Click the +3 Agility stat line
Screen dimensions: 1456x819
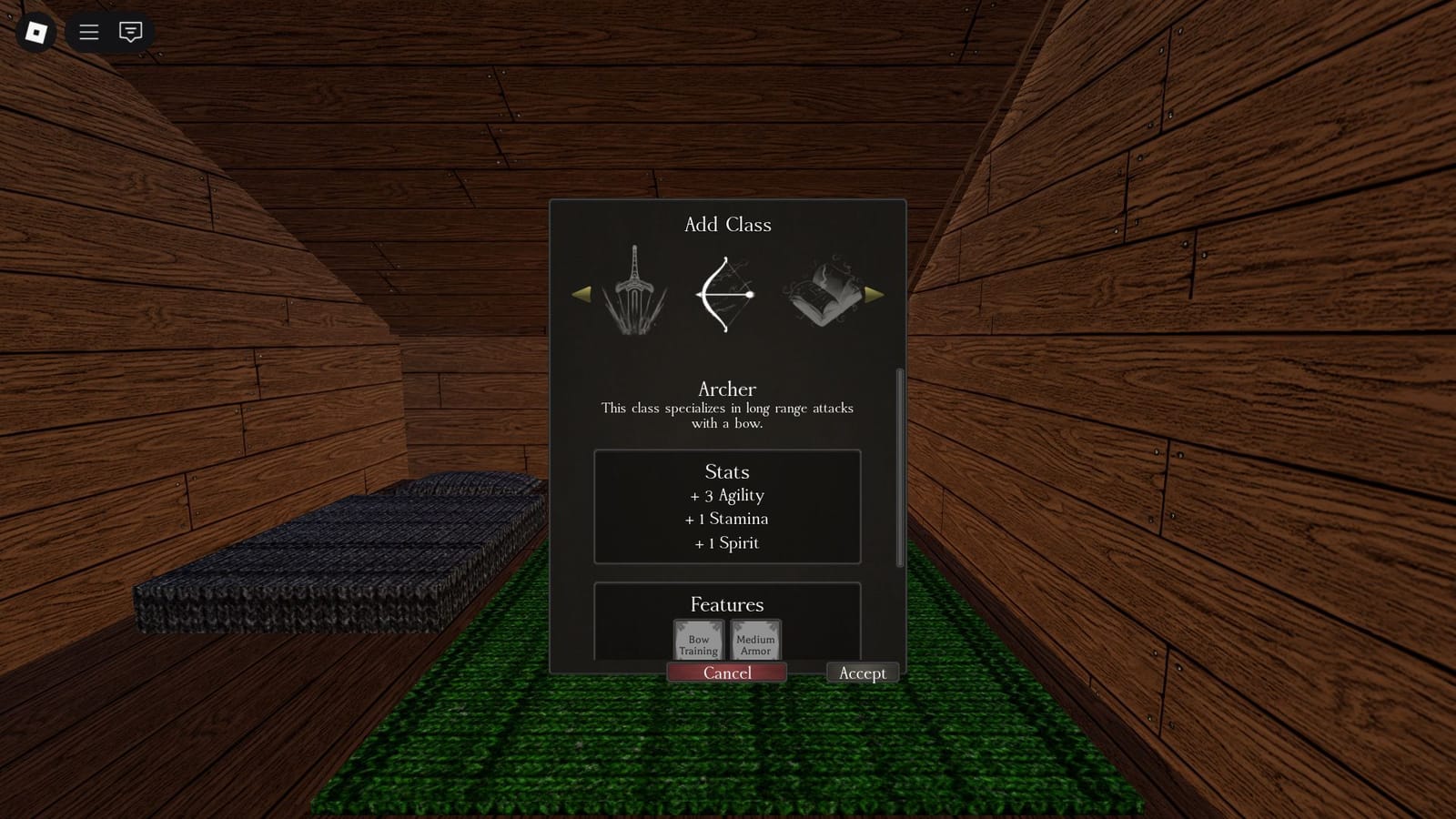[725, 496]
